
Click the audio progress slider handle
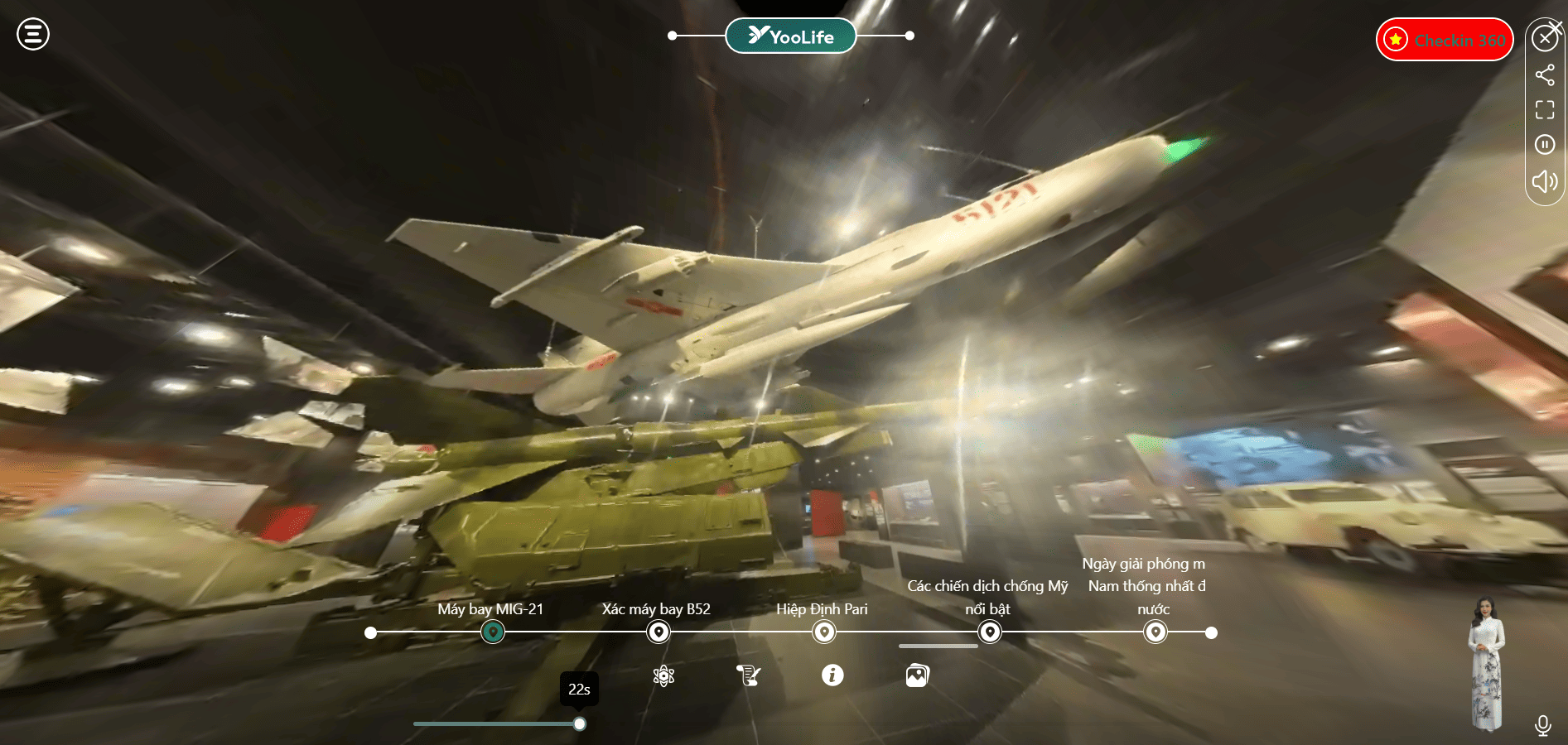pos(580,724)
